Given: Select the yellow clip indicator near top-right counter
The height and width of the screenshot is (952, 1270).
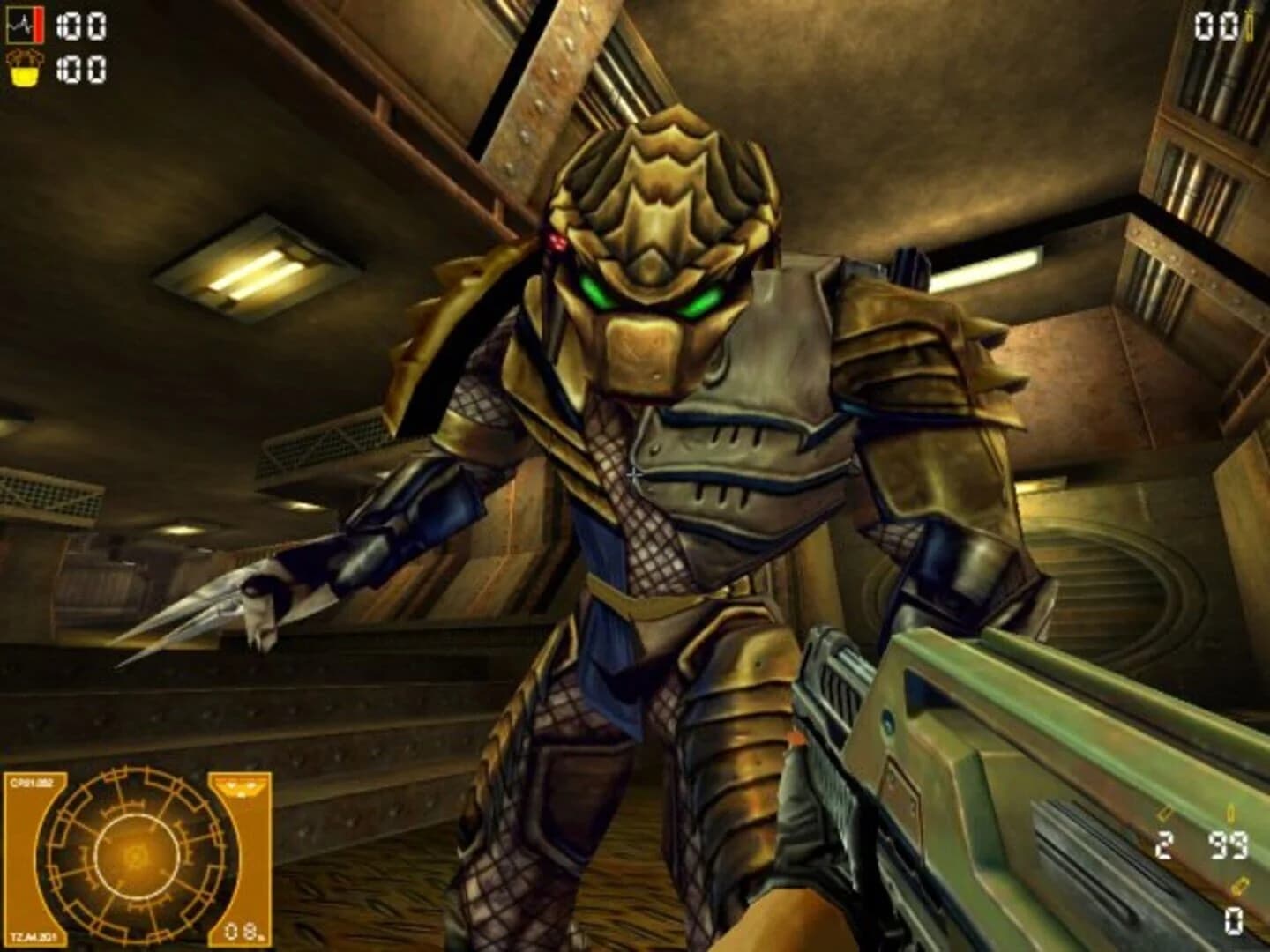Looking at the screenshot, I should [1250, 26].
